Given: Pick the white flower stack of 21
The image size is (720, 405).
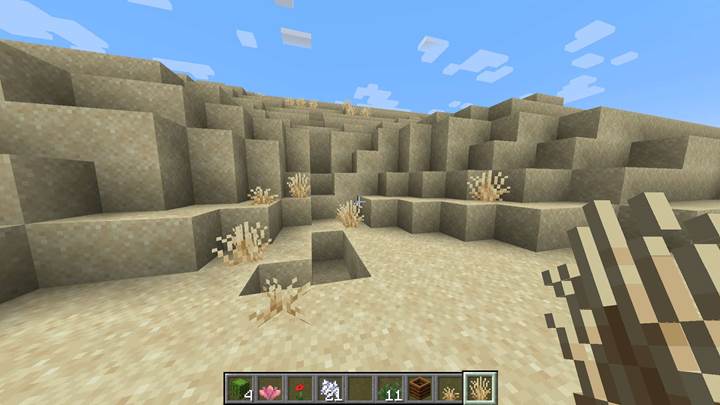Looking at the screenshot, I should click(328, 388).
